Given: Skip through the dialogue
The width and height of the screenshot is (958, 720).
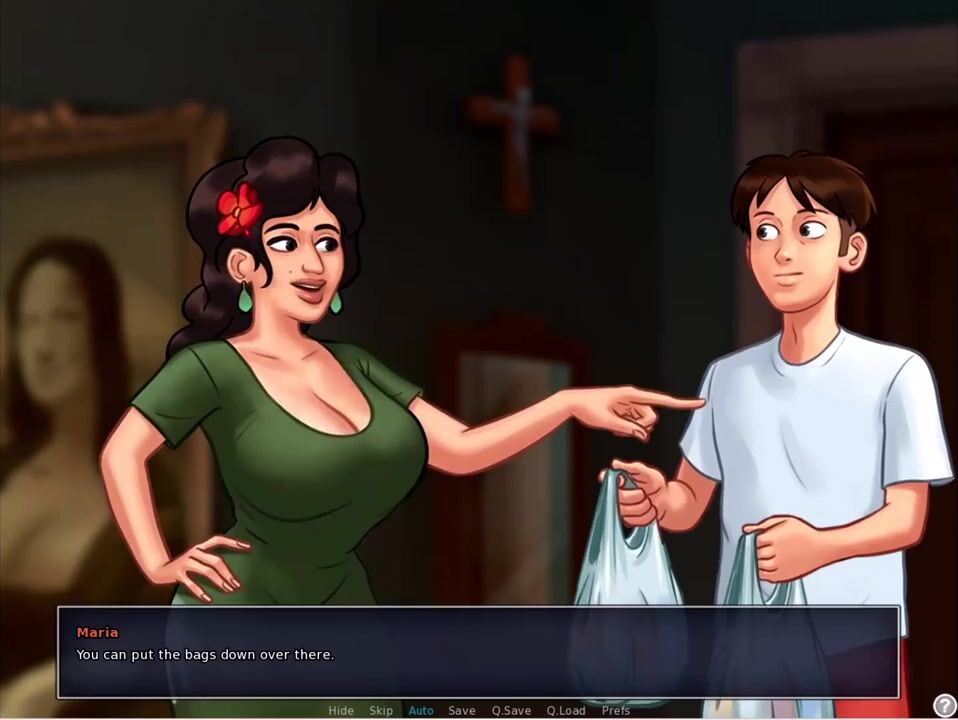Looking at the screenshot, I should pyautogui.click(x=381, y=710).
